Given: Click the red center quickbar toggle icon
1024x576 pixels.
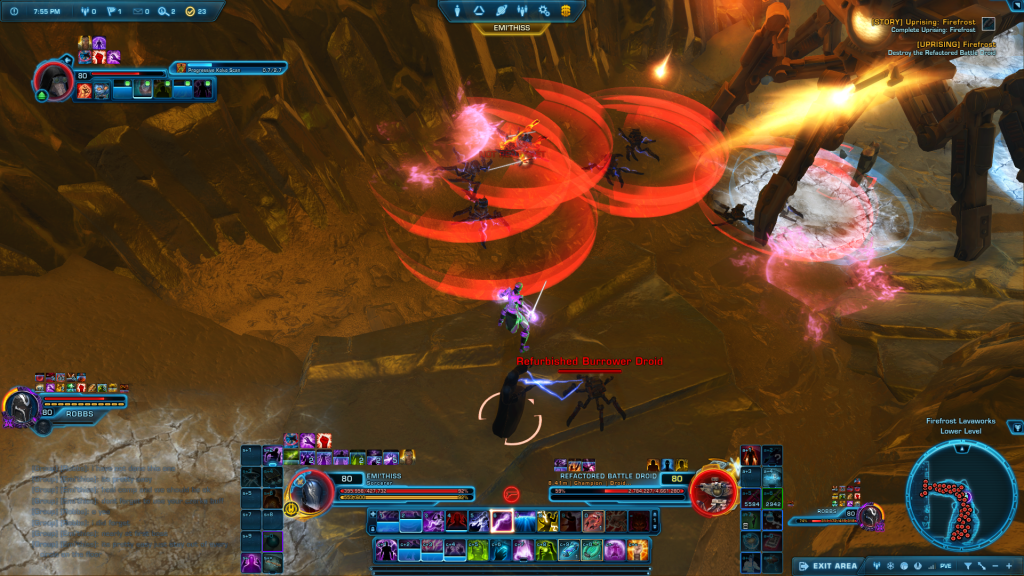Looking at the screenshot, I should point(511,493).
